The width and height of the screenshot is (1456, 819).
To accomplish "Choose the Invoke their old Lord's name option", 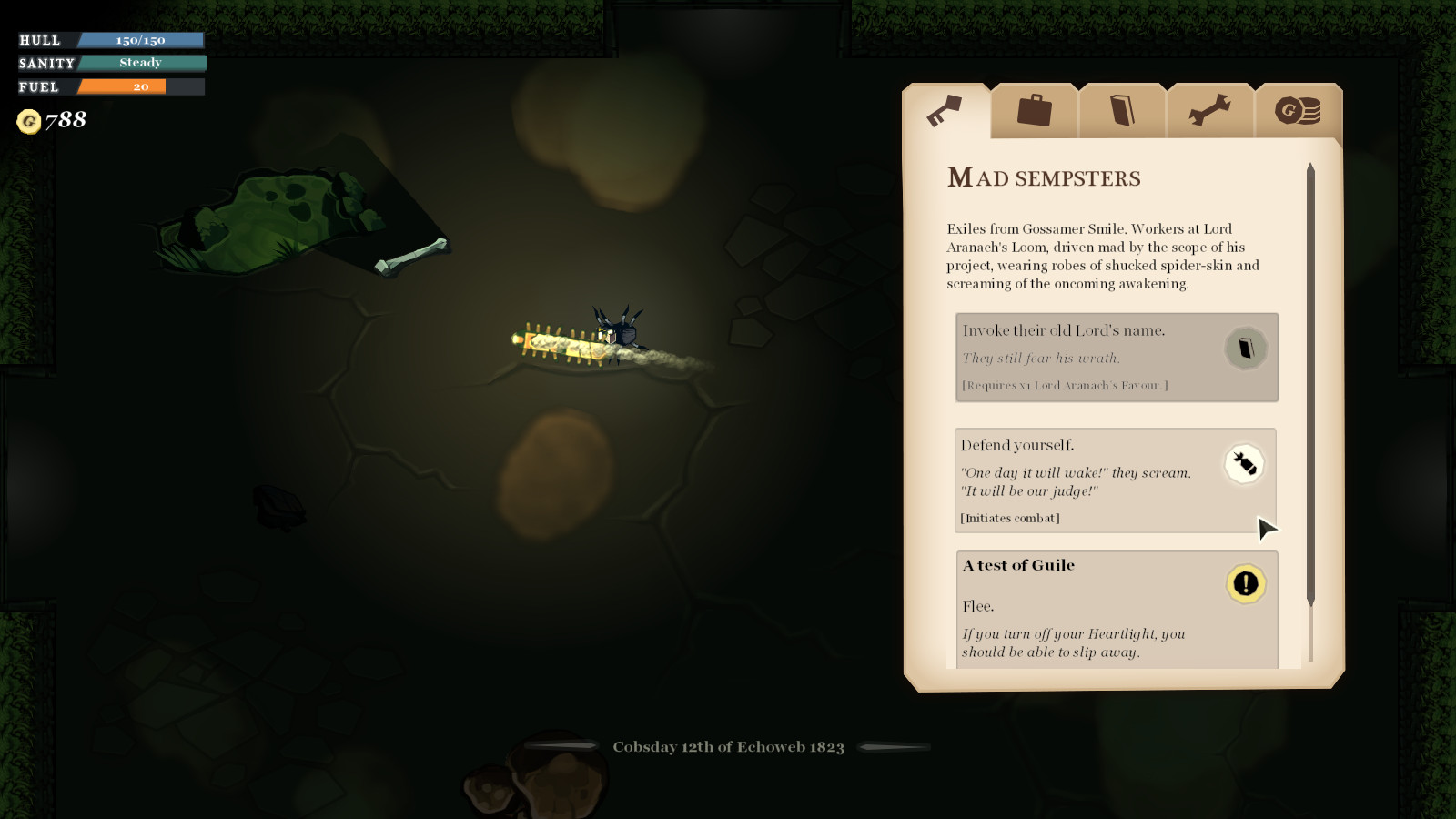I will click(1092, 357).
